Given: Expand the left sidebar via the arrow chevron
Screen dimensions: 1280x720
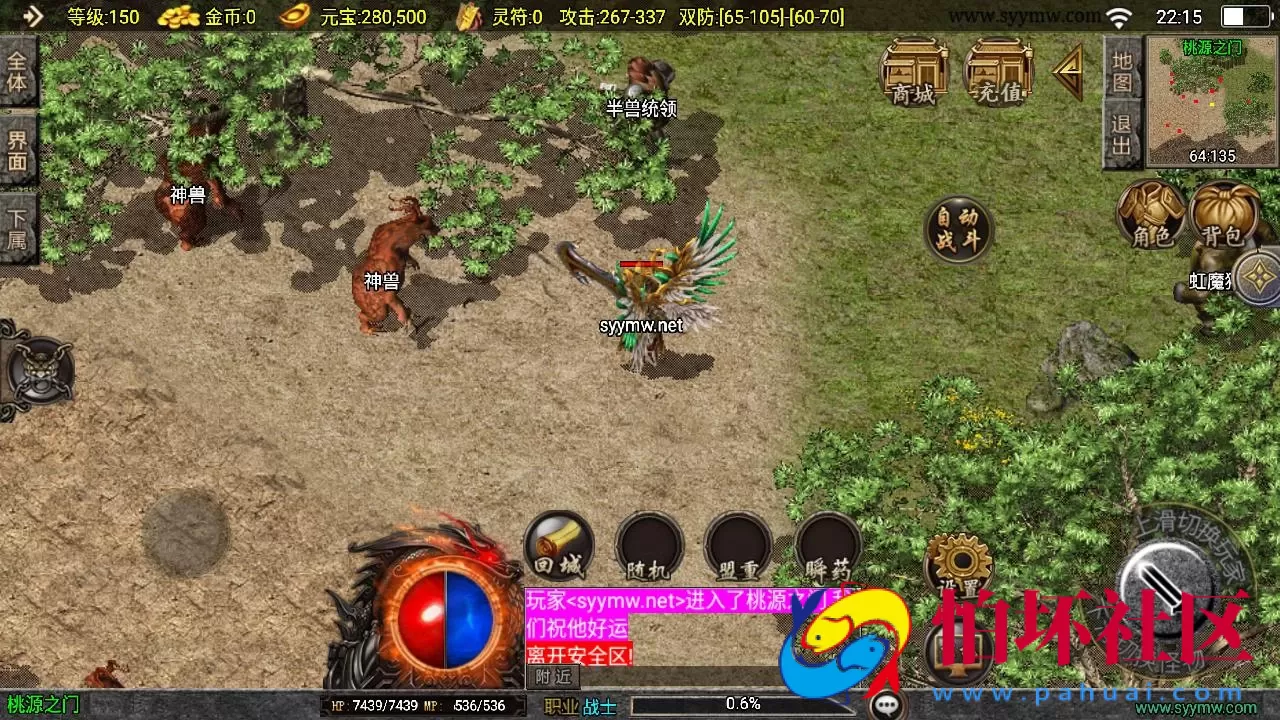Looking at the screenshot, I should (x=32, y=16).
